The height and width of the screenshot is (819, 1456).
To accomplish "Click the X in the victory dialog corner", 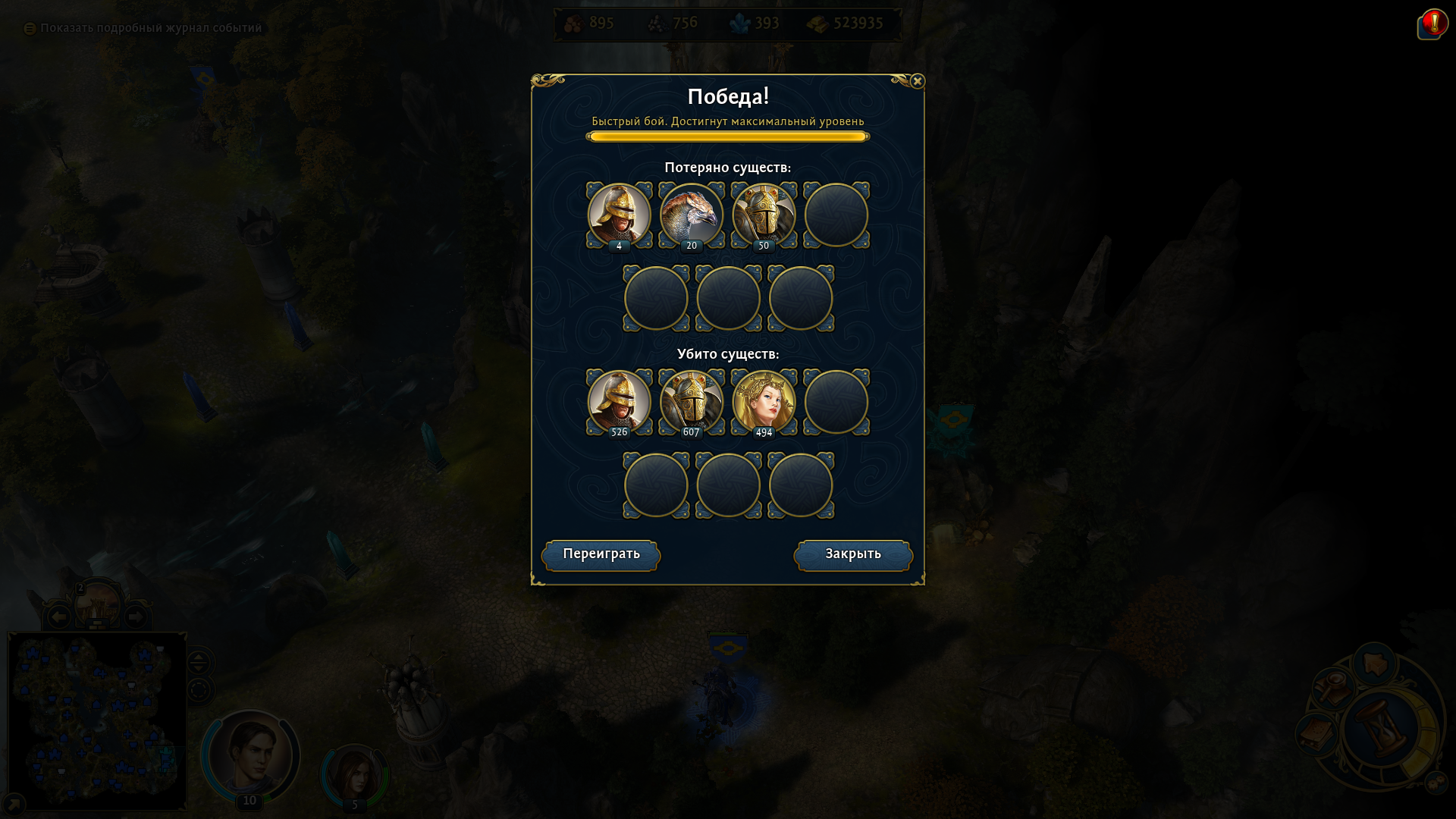I will click(917, 81).
